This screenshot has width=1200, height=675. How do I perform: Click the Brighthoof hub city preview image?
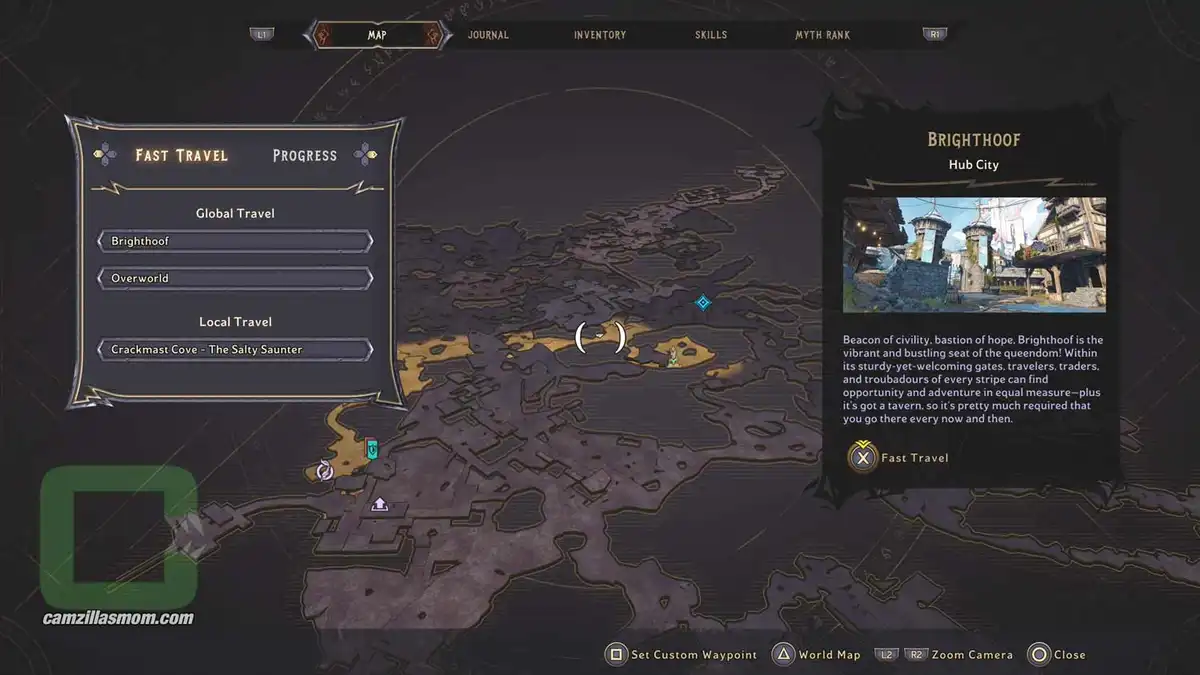(x=974, y=254)
